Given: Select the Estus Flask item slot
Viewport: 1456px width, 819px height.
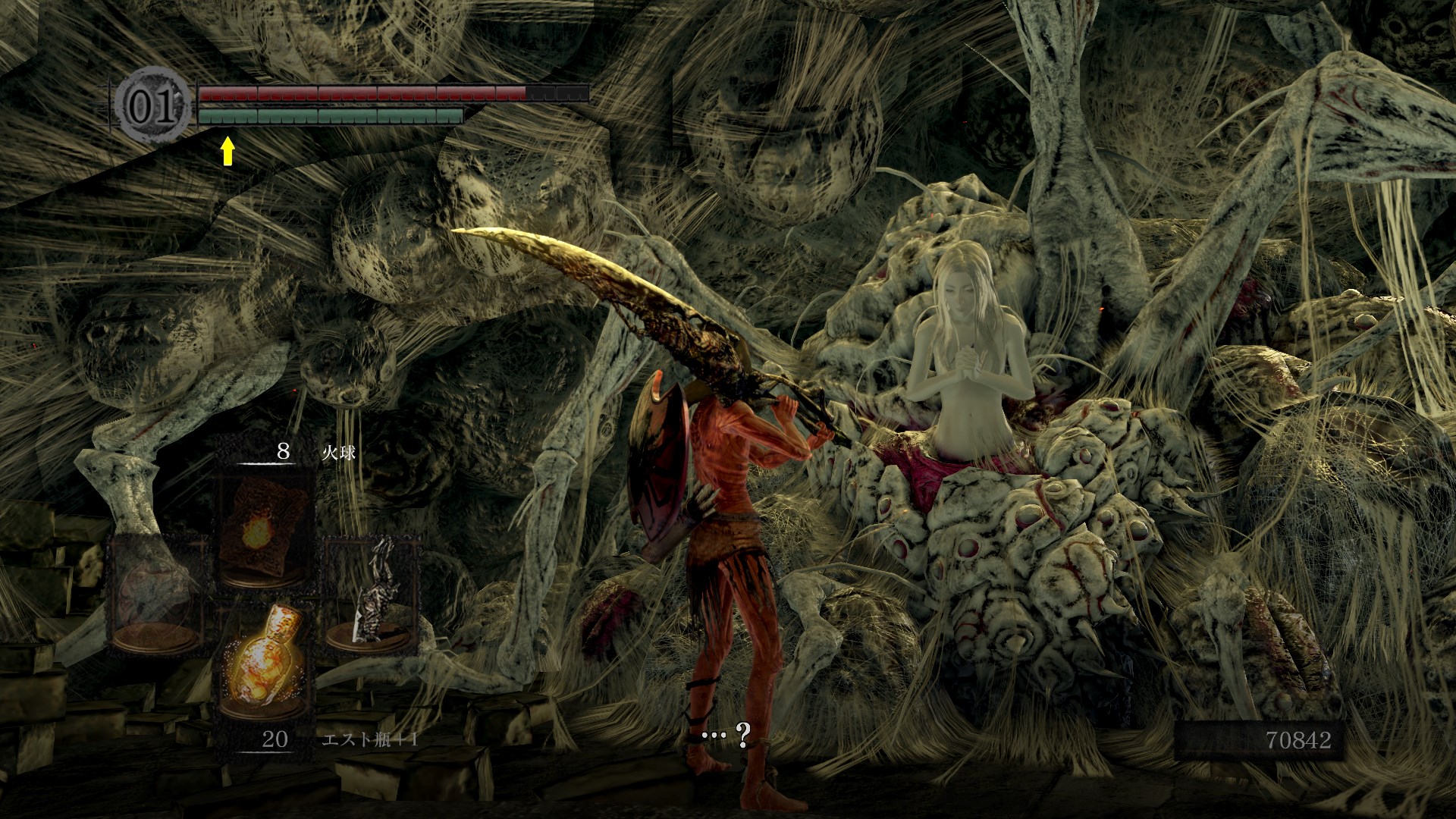Looking at the screenshot, I should tap(265, 661).
